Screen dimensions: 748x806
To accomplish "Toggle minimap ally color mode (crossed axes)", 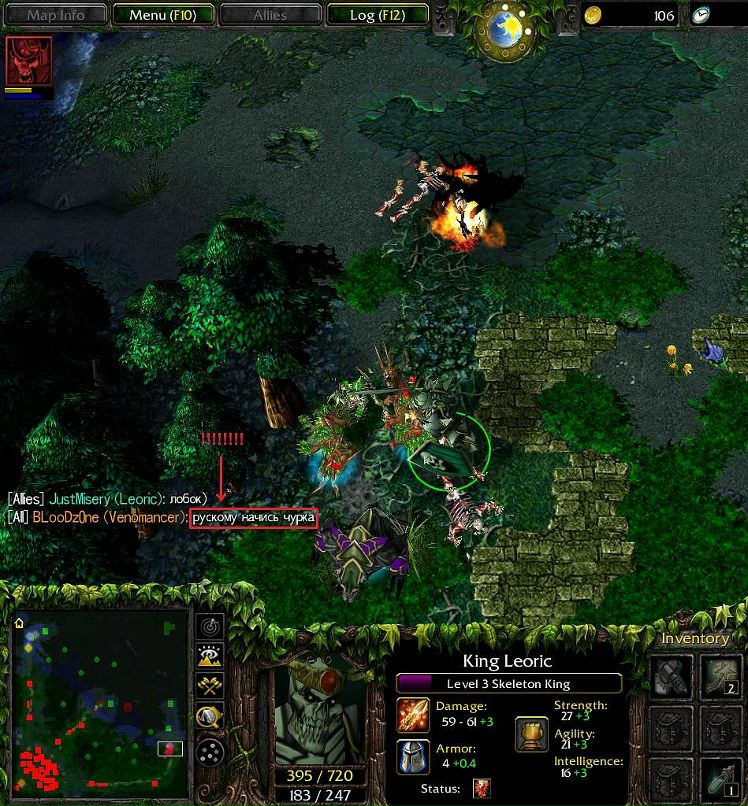I will pos(211,687).
